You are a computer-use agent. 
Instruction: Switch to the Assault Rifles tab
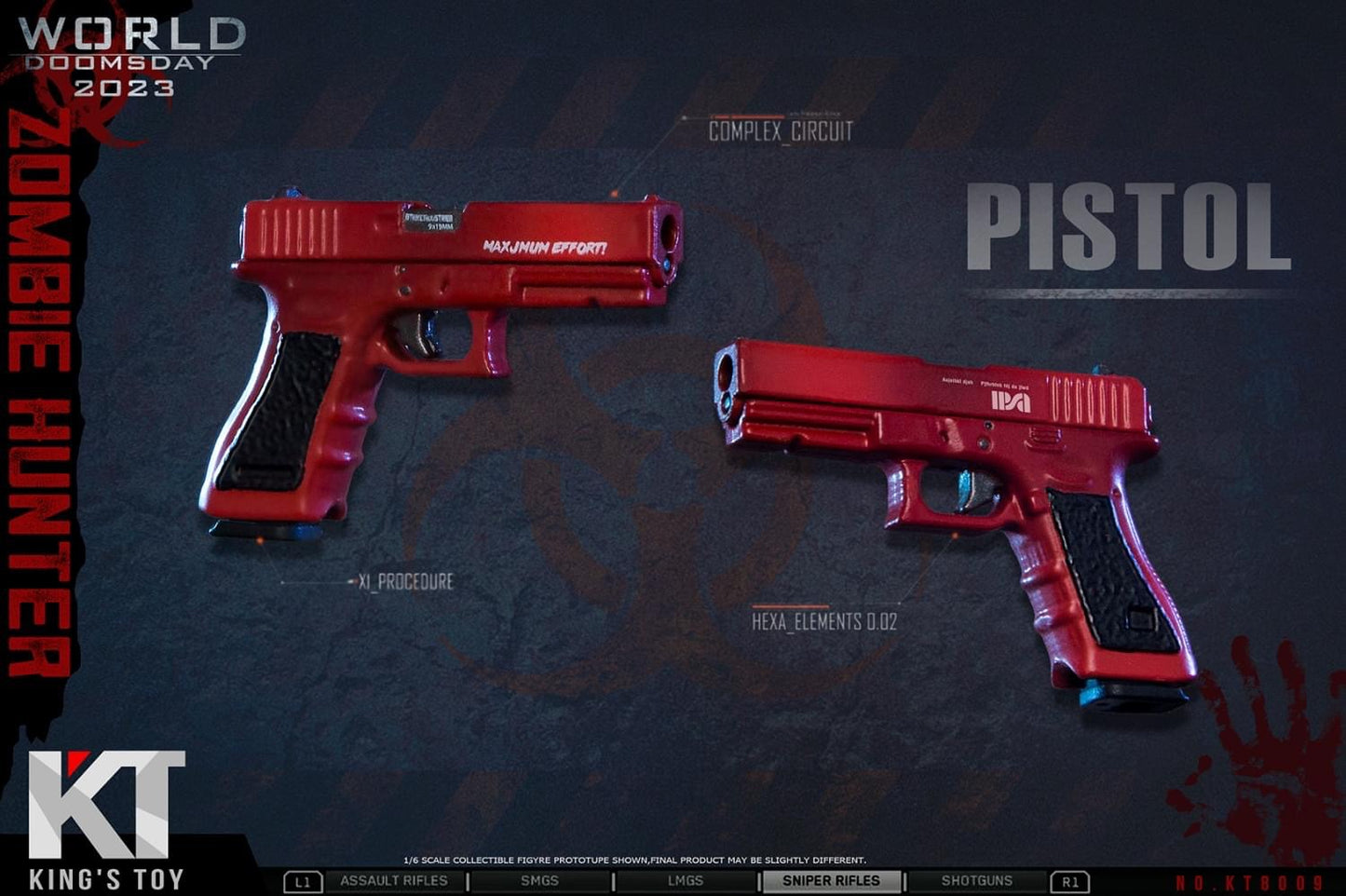393,881
